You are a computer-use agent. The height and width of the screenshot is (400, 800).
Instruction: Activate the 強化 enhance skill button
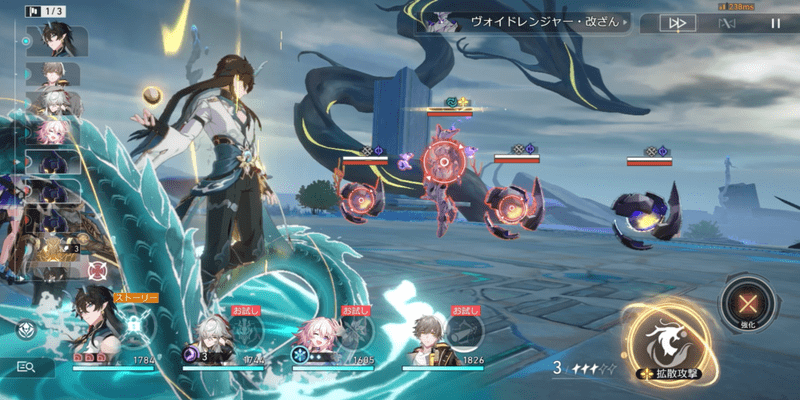tap(744, 304)
